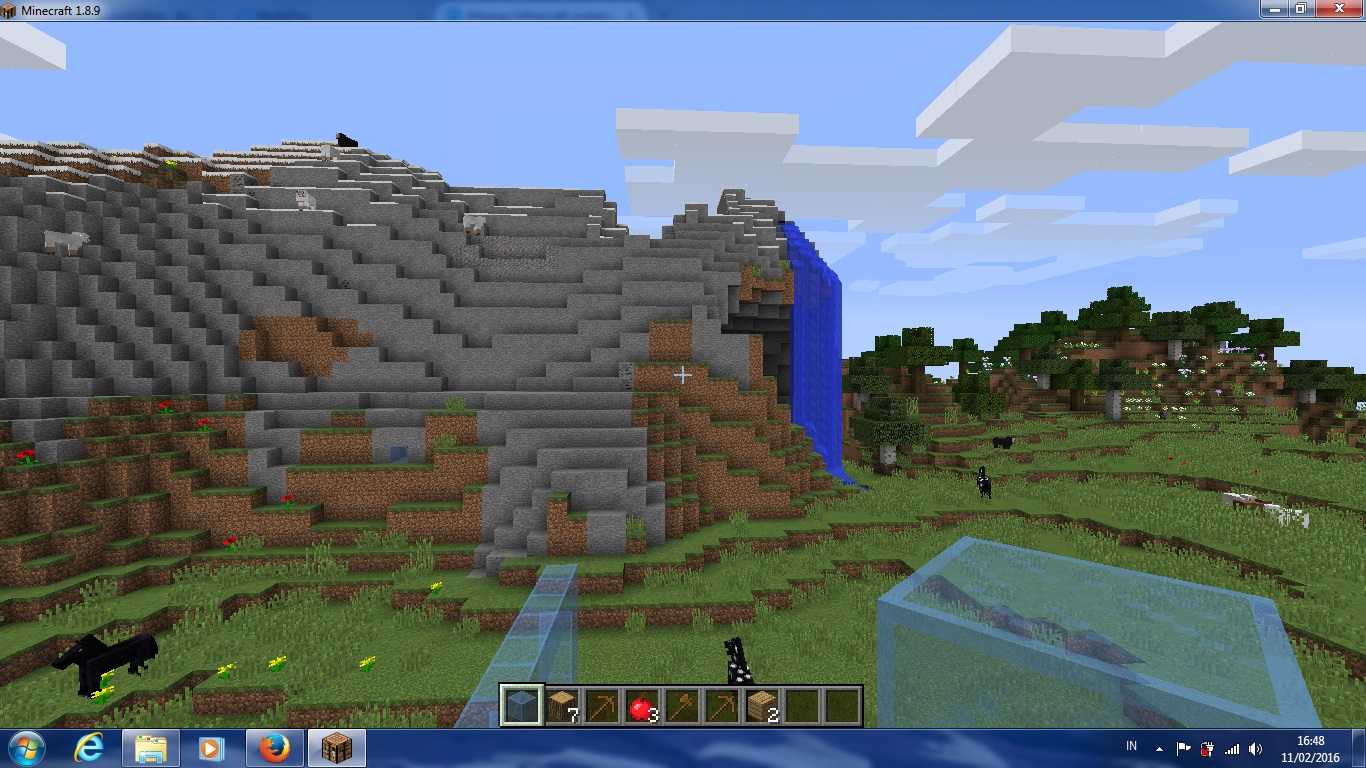The height and width of the screenshot is (768, 1366).
Task: Select the glass block in first hotbar slot
Action: coord(523,704)
